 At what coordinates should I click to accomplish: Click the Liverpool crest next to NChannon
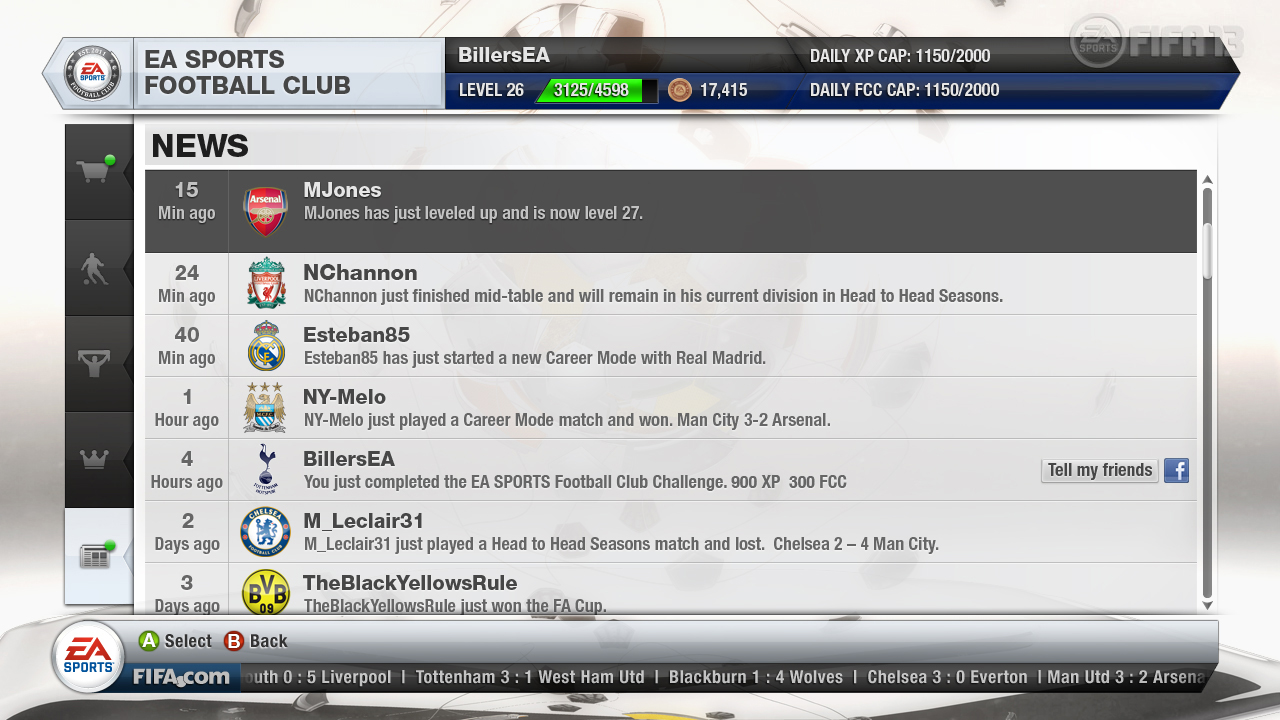click(x=265, y=283)
